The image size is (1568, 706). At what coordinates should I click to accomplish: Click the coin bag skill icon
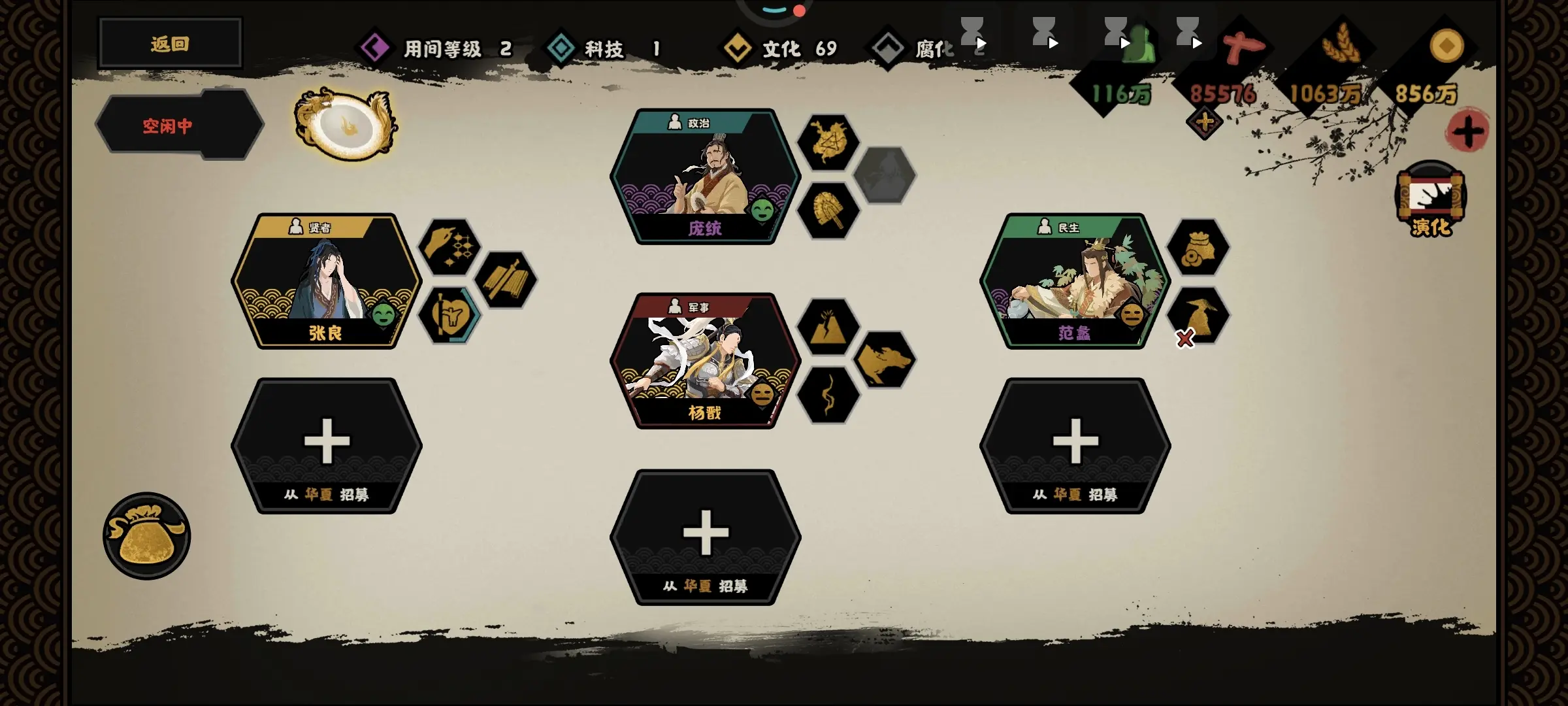click(x=1198, y=248)
